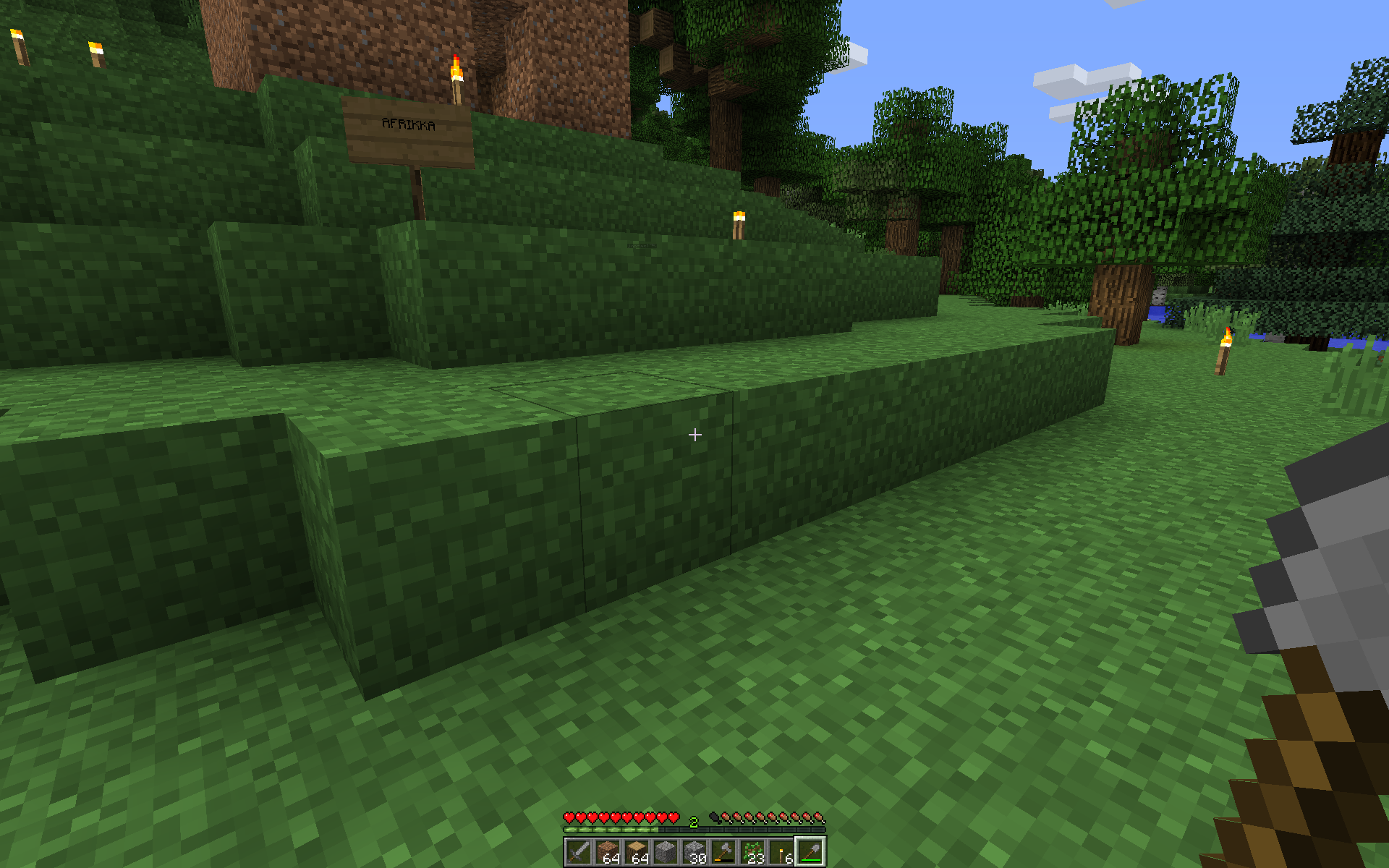Choose the oak wood log stack
Image resolution: width=1389 pixels, height=868 pixels.
pyautogui.click(x=637, y=852)
